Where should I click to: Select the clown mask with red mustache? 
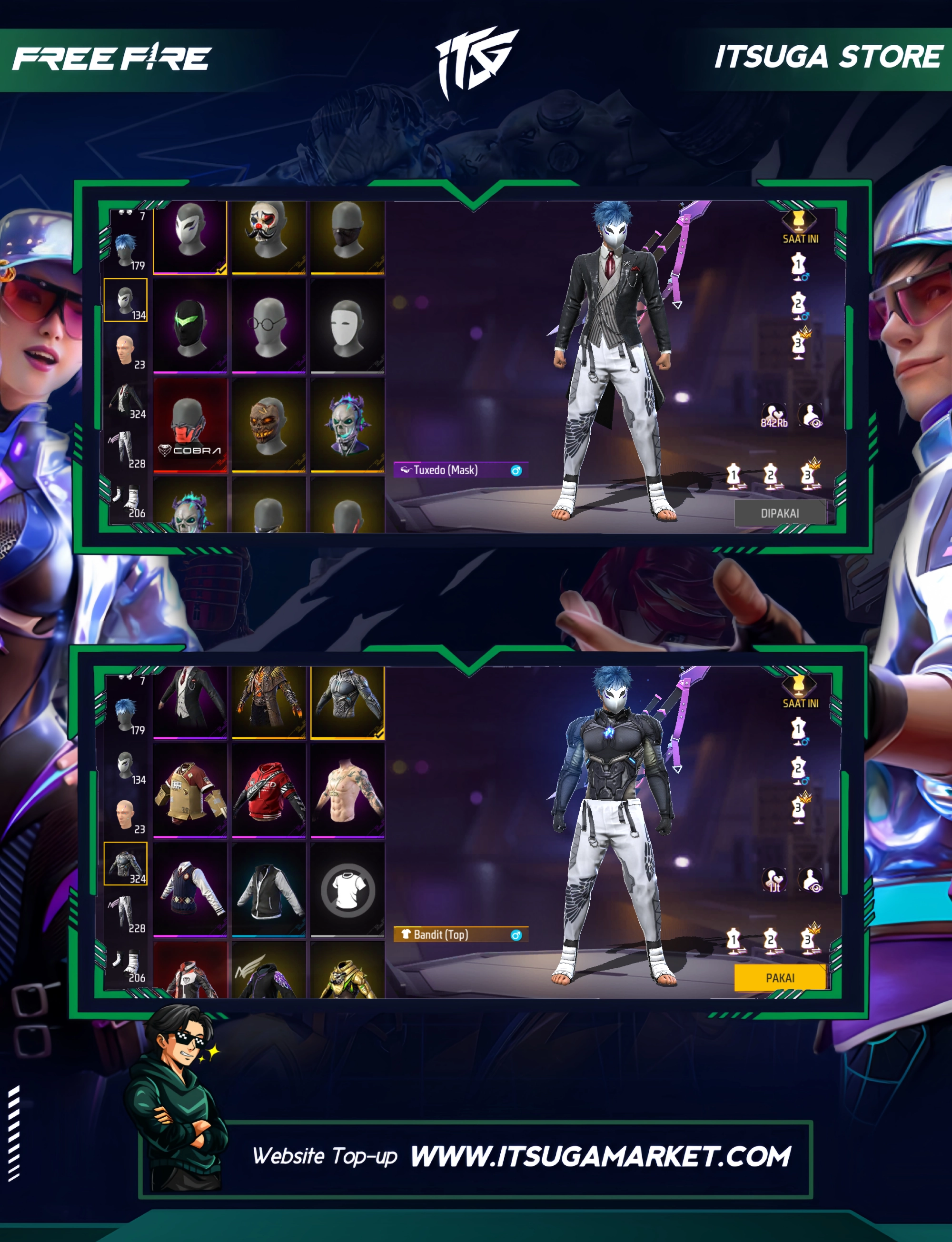click(268, 238)
